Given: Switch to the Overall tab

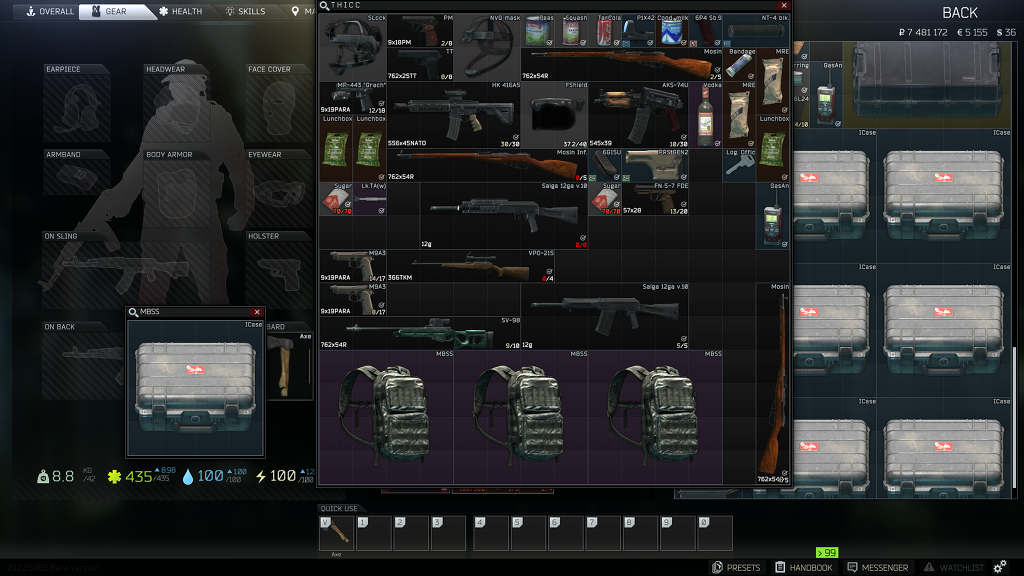Looking at the screenshot, I should 50,11.
